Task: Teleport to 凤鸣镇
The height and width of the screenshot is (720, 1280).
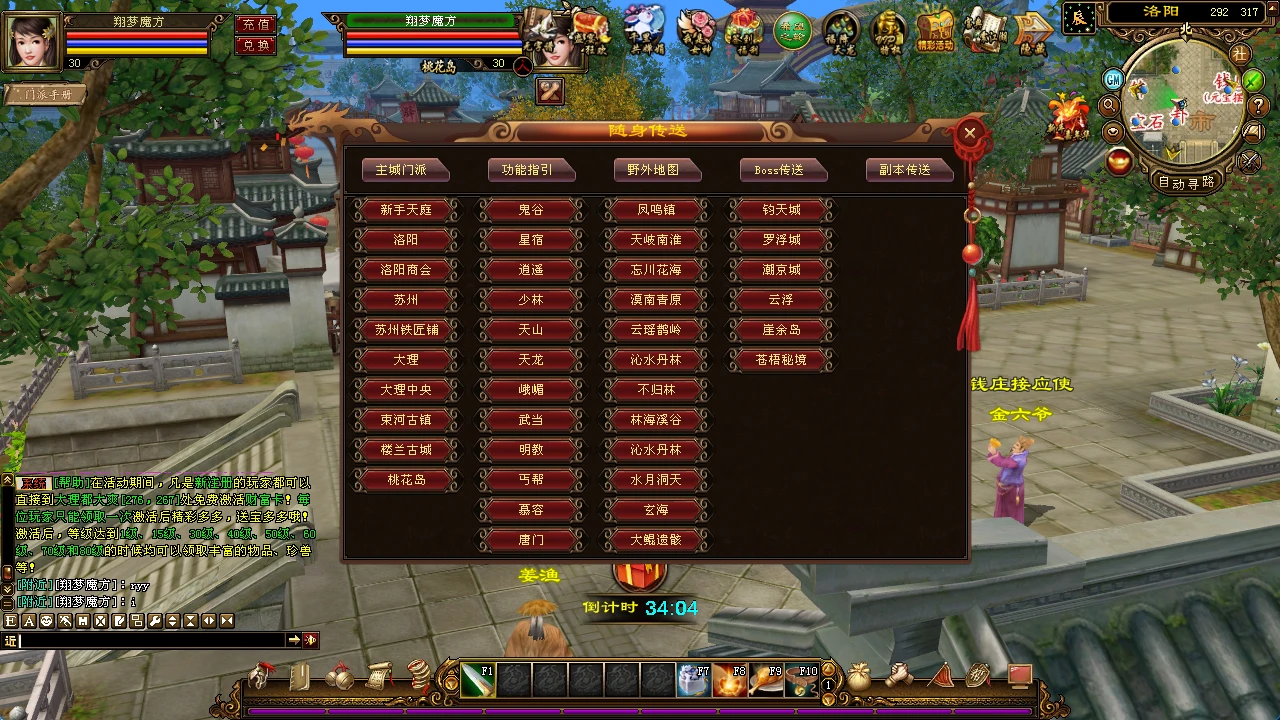Action: click(656, 210)
